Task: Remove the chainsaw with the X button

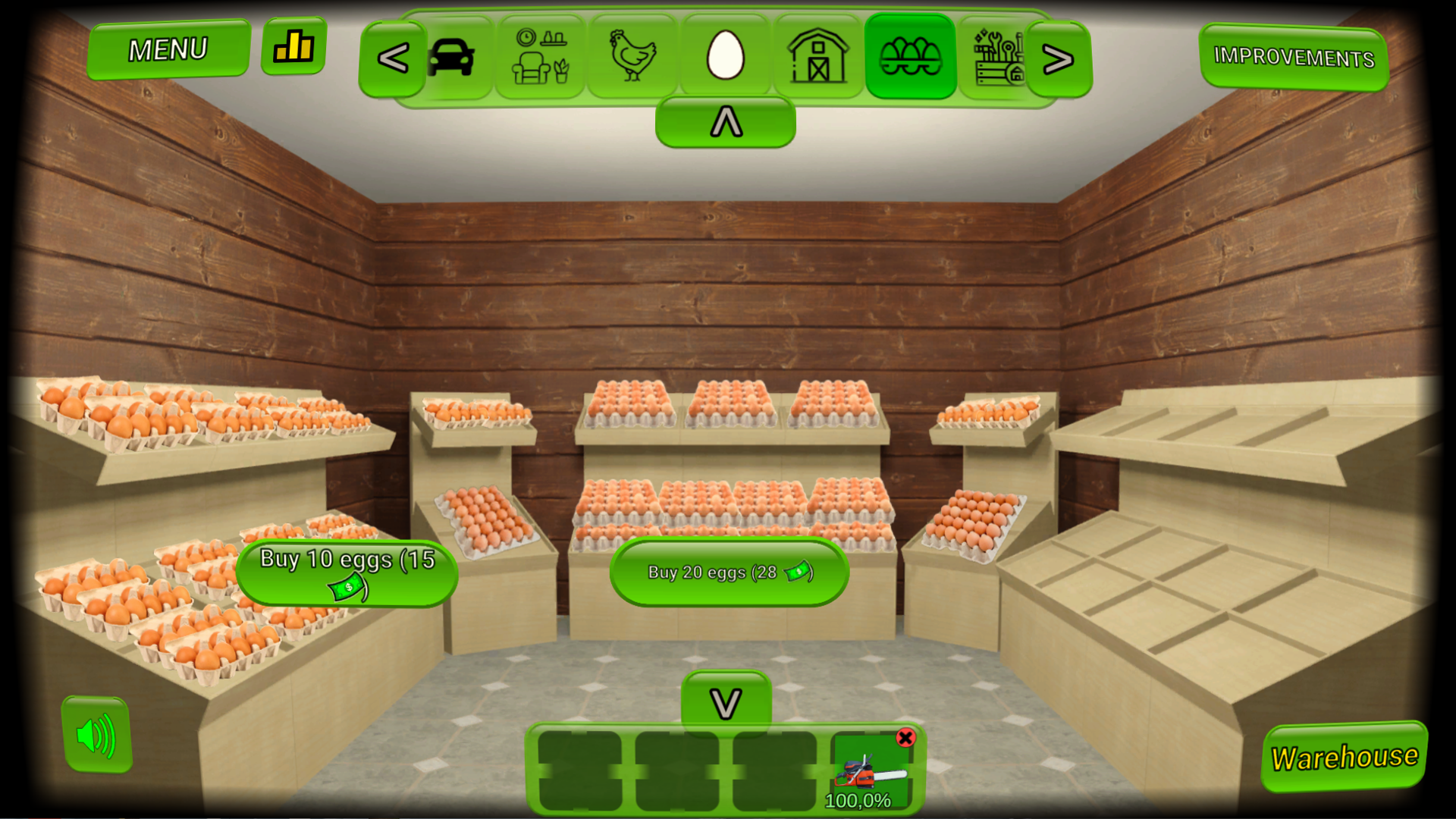Action: pos(907,737)
